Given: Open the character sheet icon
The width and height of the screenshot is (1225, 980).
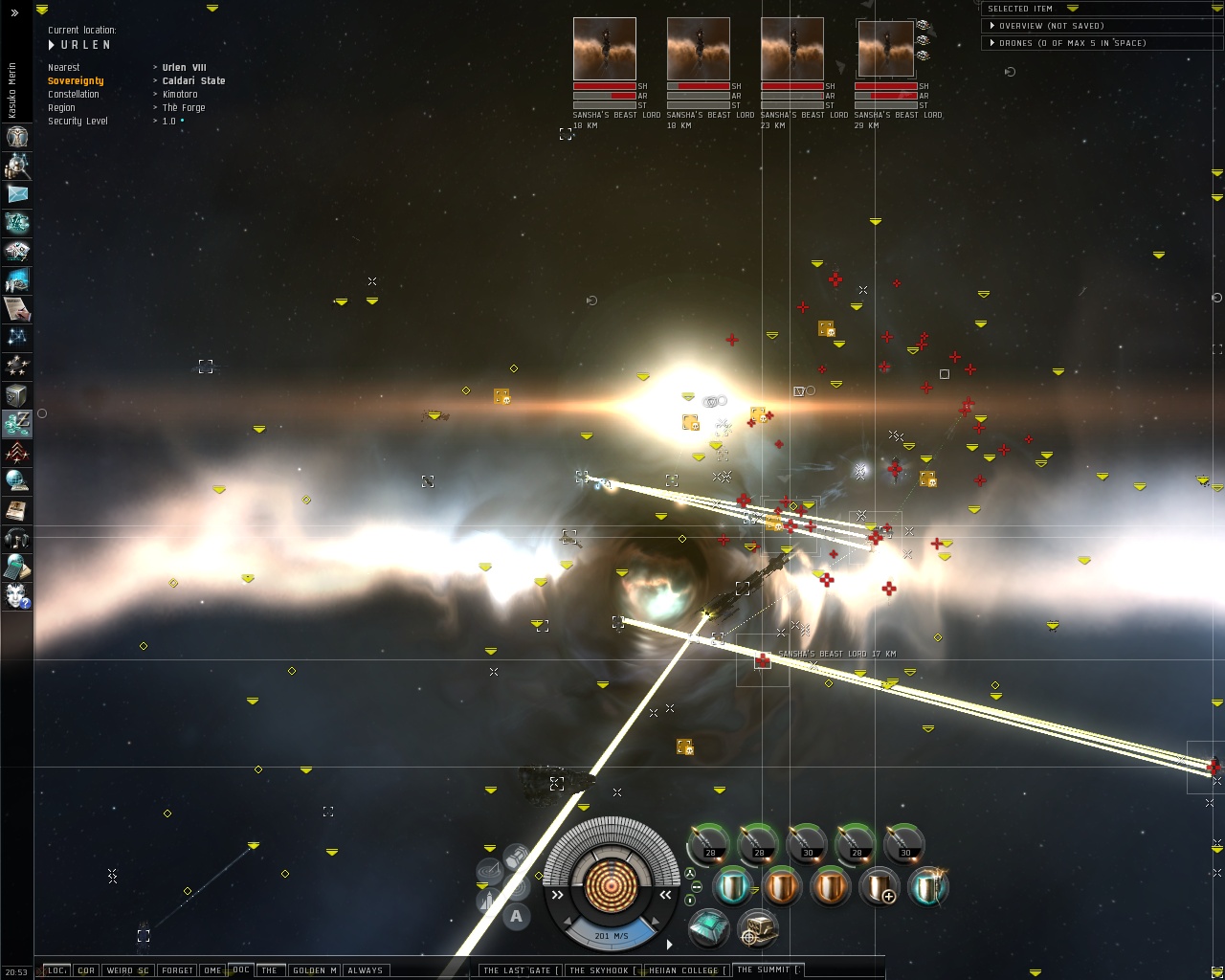Looking at the screenshot, I should pos(16,137).
